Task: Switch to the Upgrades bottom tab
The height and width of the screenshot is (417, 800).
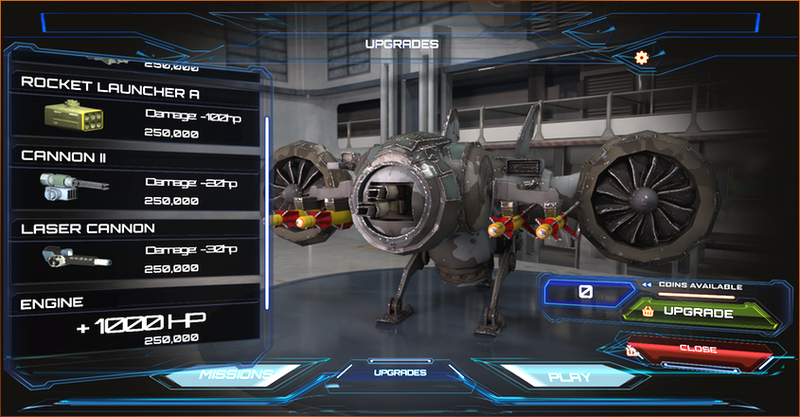Action: click(400, 372)
